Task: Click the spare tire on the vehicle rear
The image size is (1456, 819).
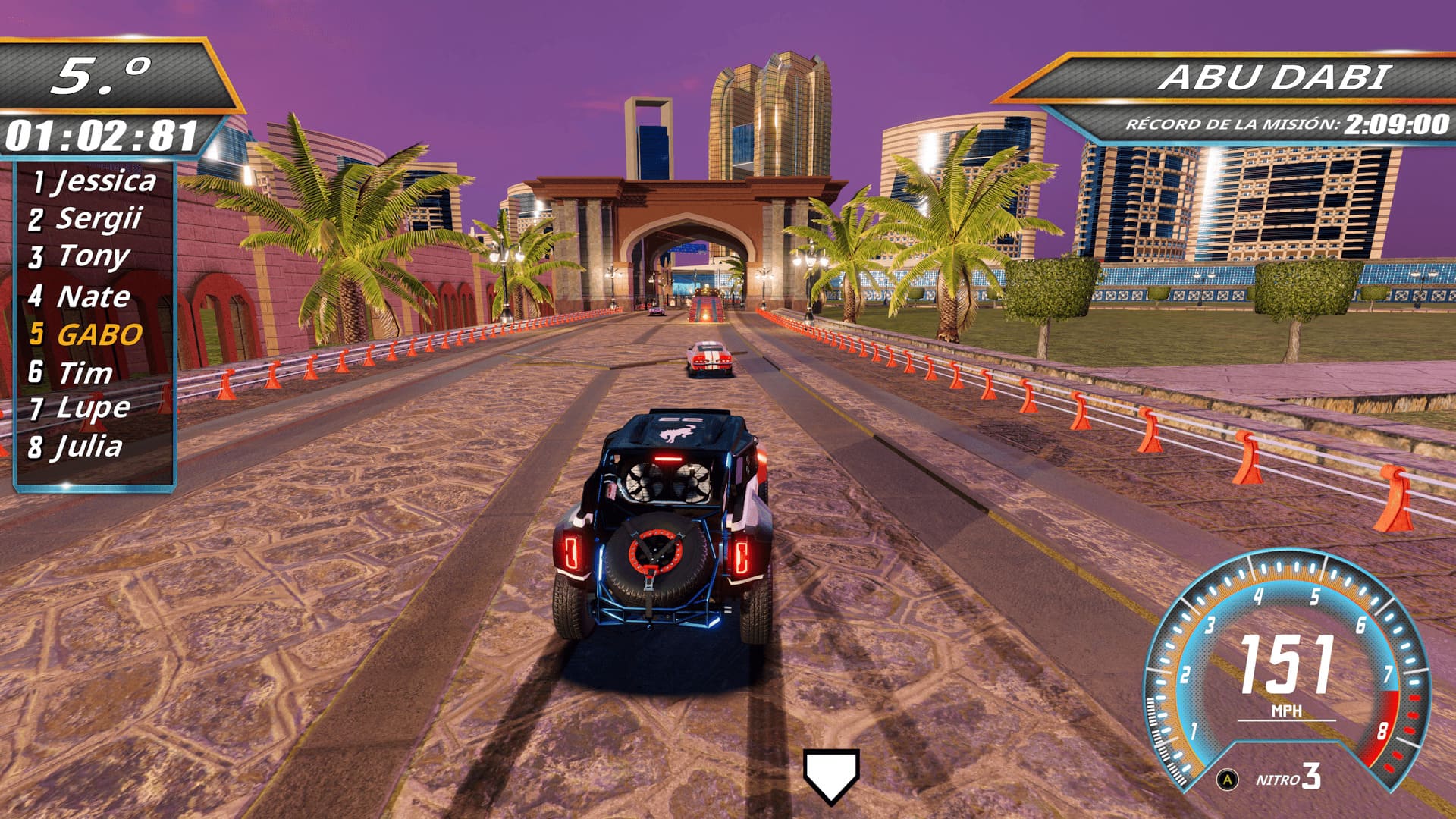Action: point(655,554)
